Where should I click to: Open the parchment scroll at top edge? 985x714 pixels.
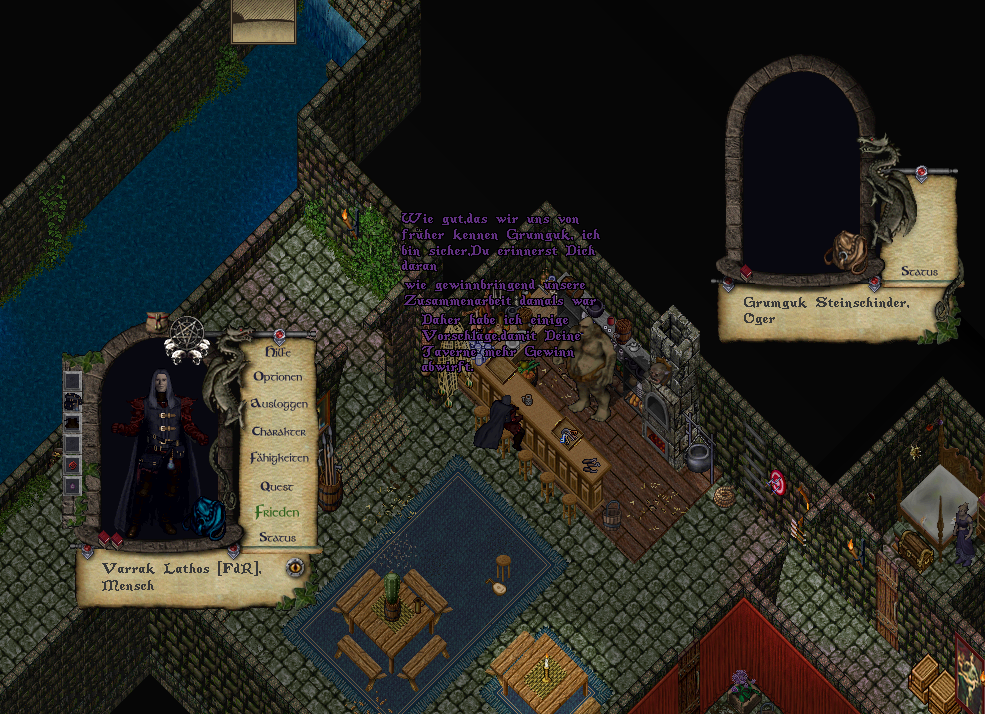[264, 22]
